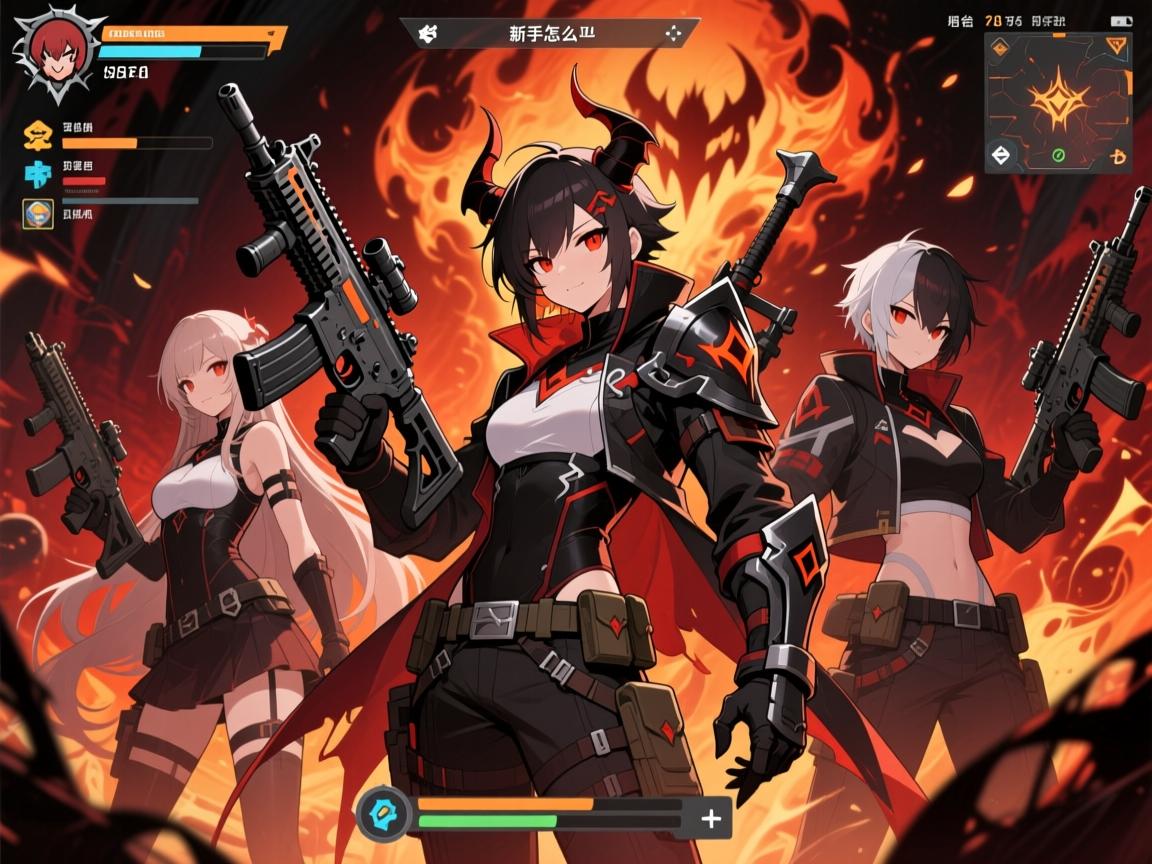1152x864 pixels.
Task: Activate the blue gem icon at bottom
Action: [x=384, y=811]
